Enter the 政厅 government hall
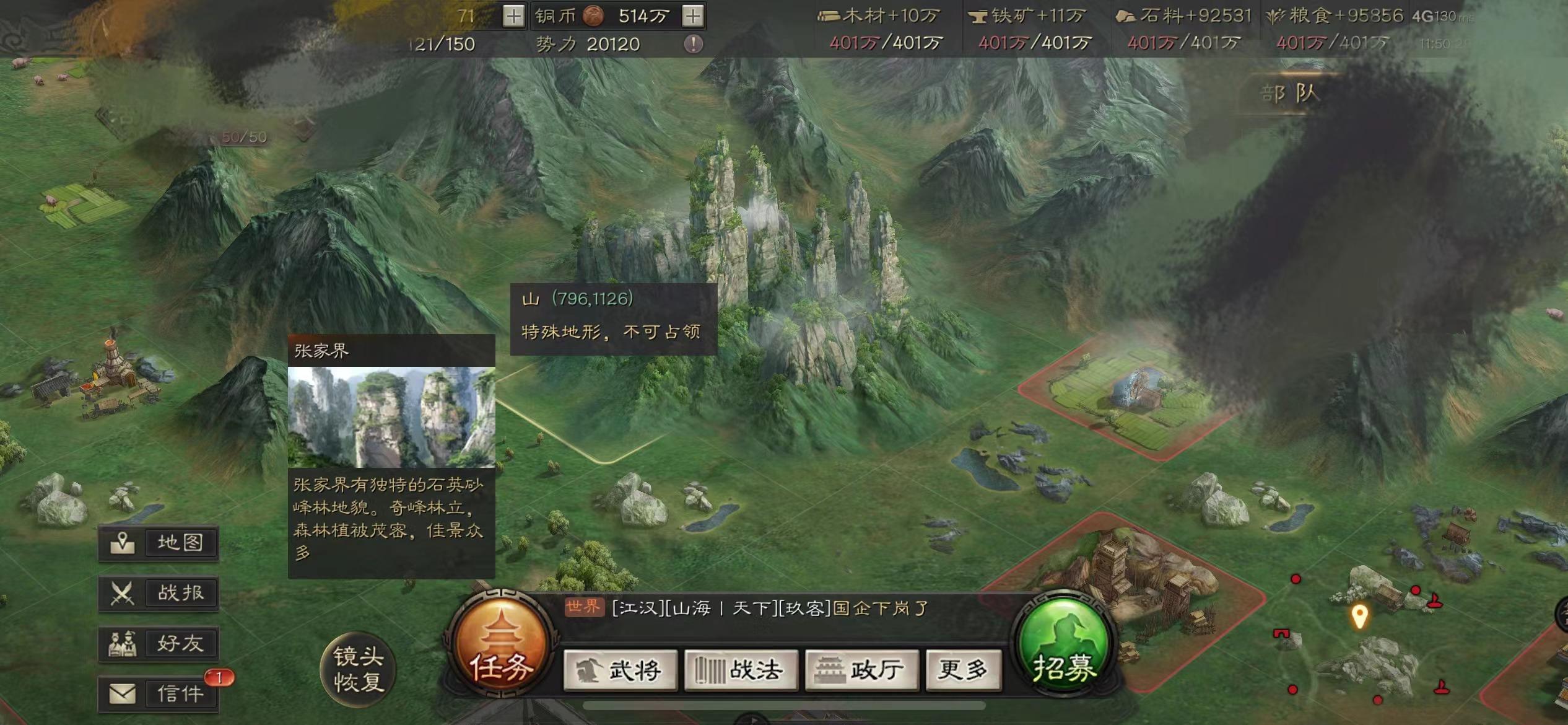1568x725 pixels. pos(860,669)
